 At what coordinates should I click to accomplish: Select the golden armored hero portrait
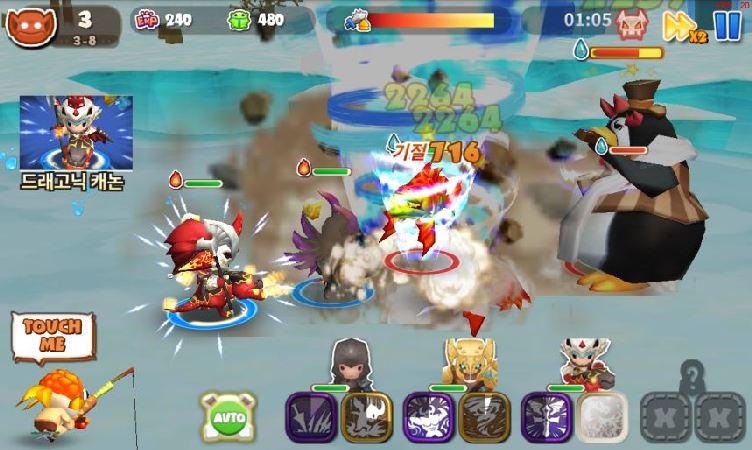(x=468, y=361)
